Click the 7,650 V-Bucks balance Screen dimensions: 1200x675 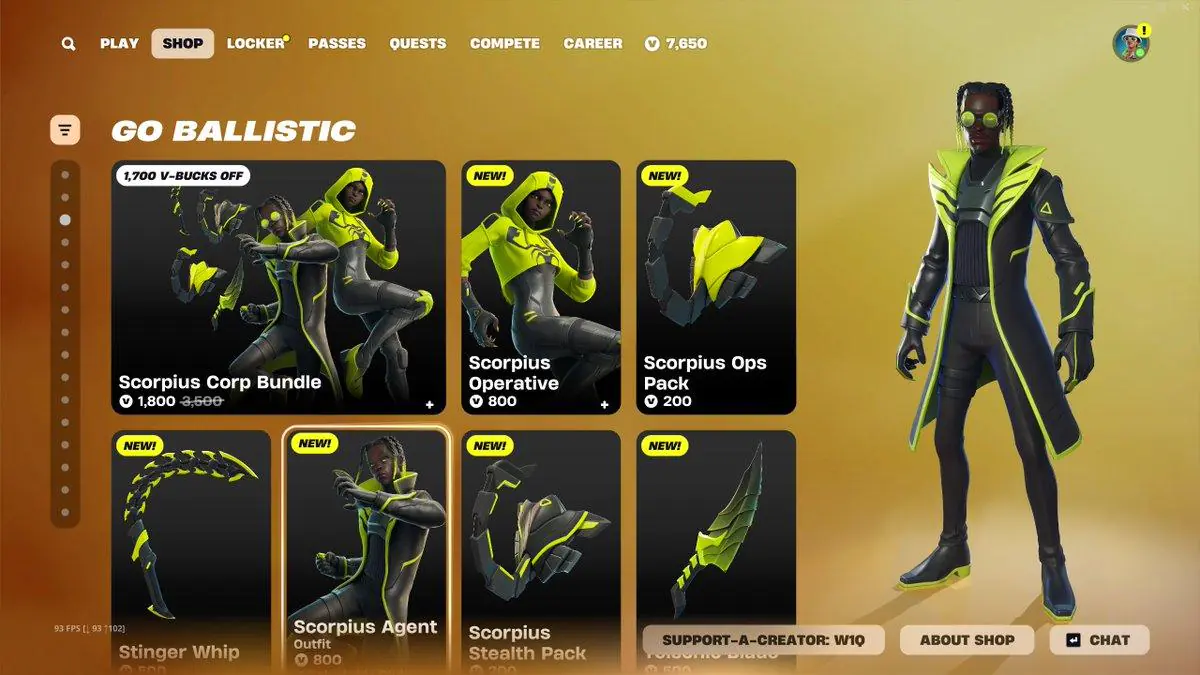tap(676, 44)
